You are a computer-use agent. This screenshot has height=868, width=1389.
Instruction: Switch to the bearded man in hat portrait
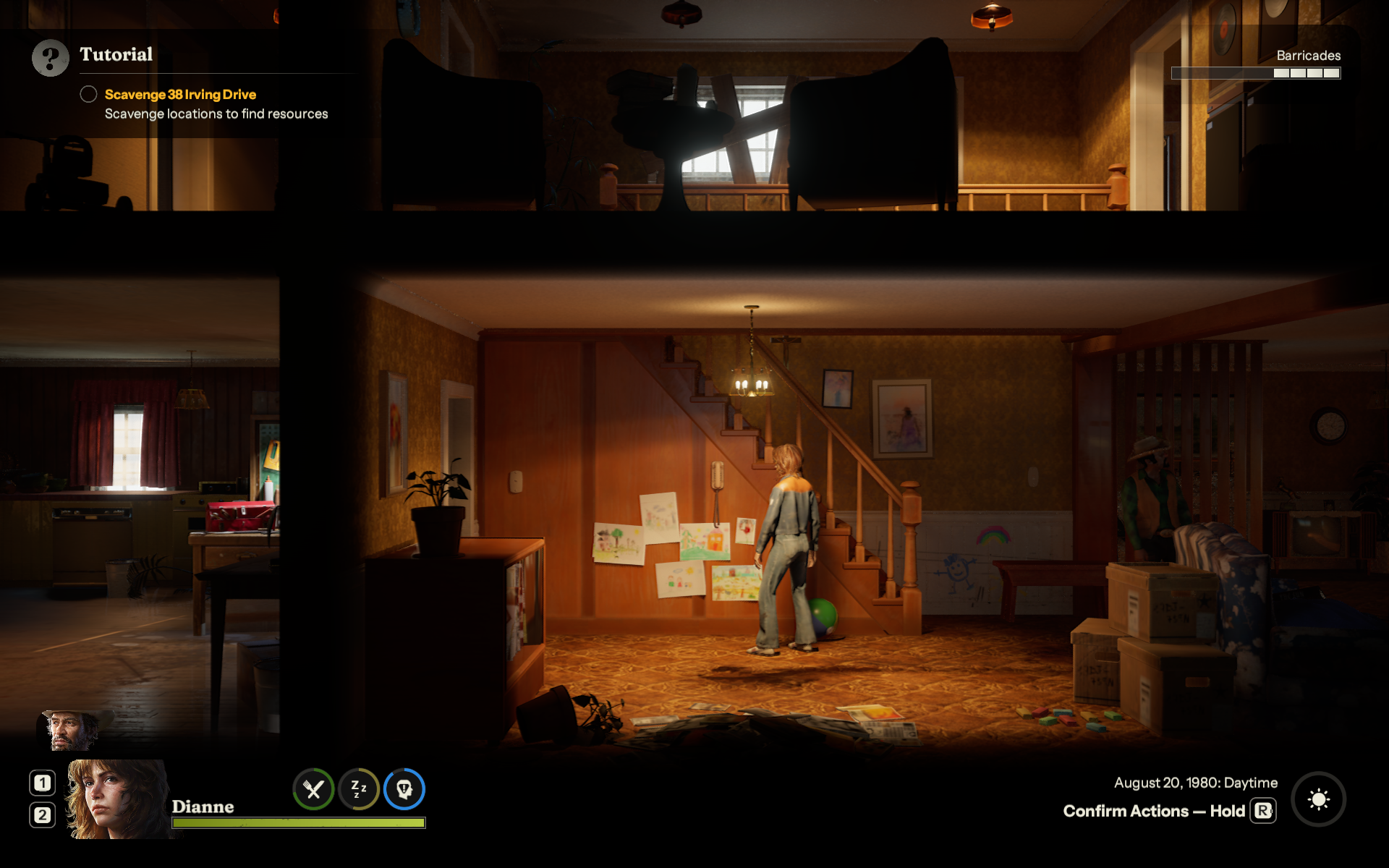(71, 731)
